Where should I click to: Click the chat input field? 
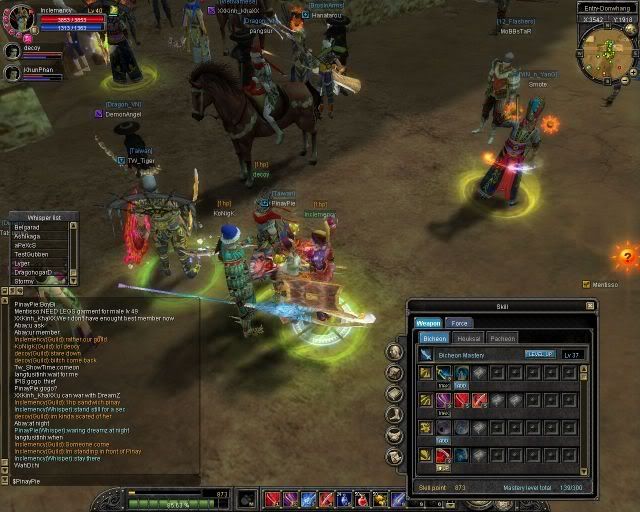pyautogui.click(x=100, y=481)
